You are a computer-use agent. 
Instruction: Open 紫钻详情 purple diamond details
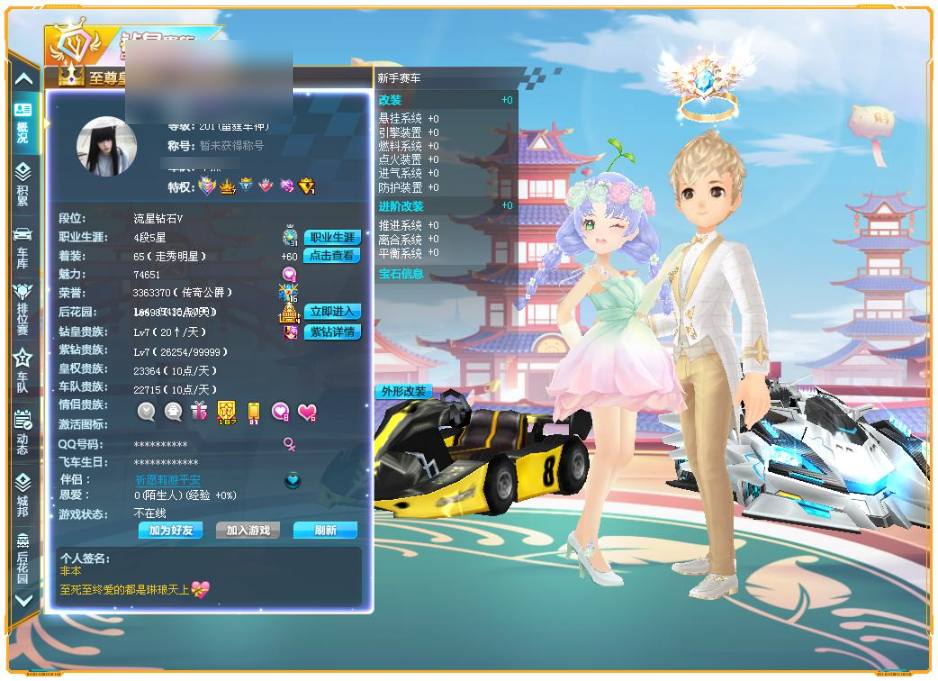coord(332,331)
